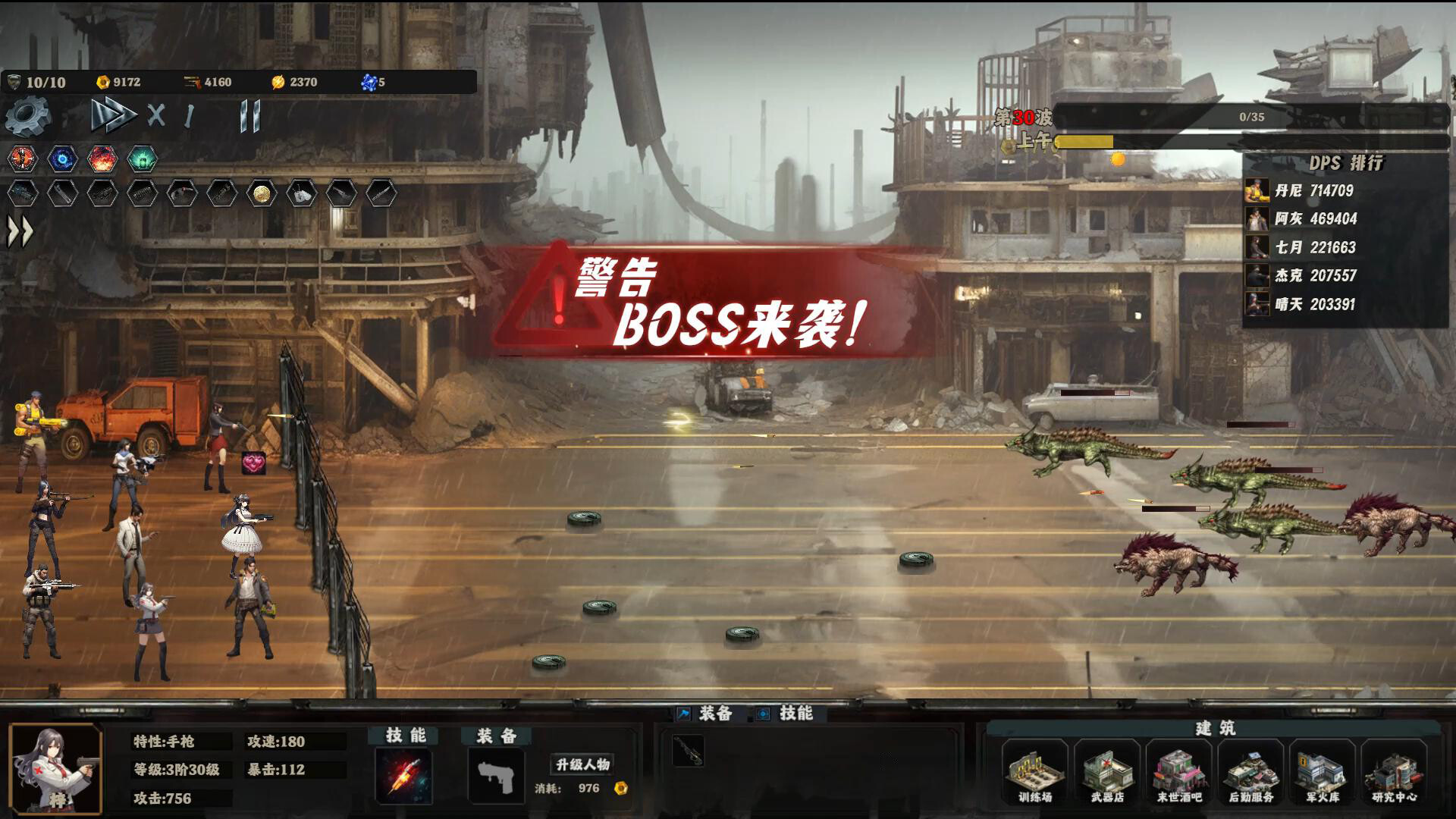1456x819 pixels.
Task: Activate the green skill hexagon icon
Action: click(143, 158)
